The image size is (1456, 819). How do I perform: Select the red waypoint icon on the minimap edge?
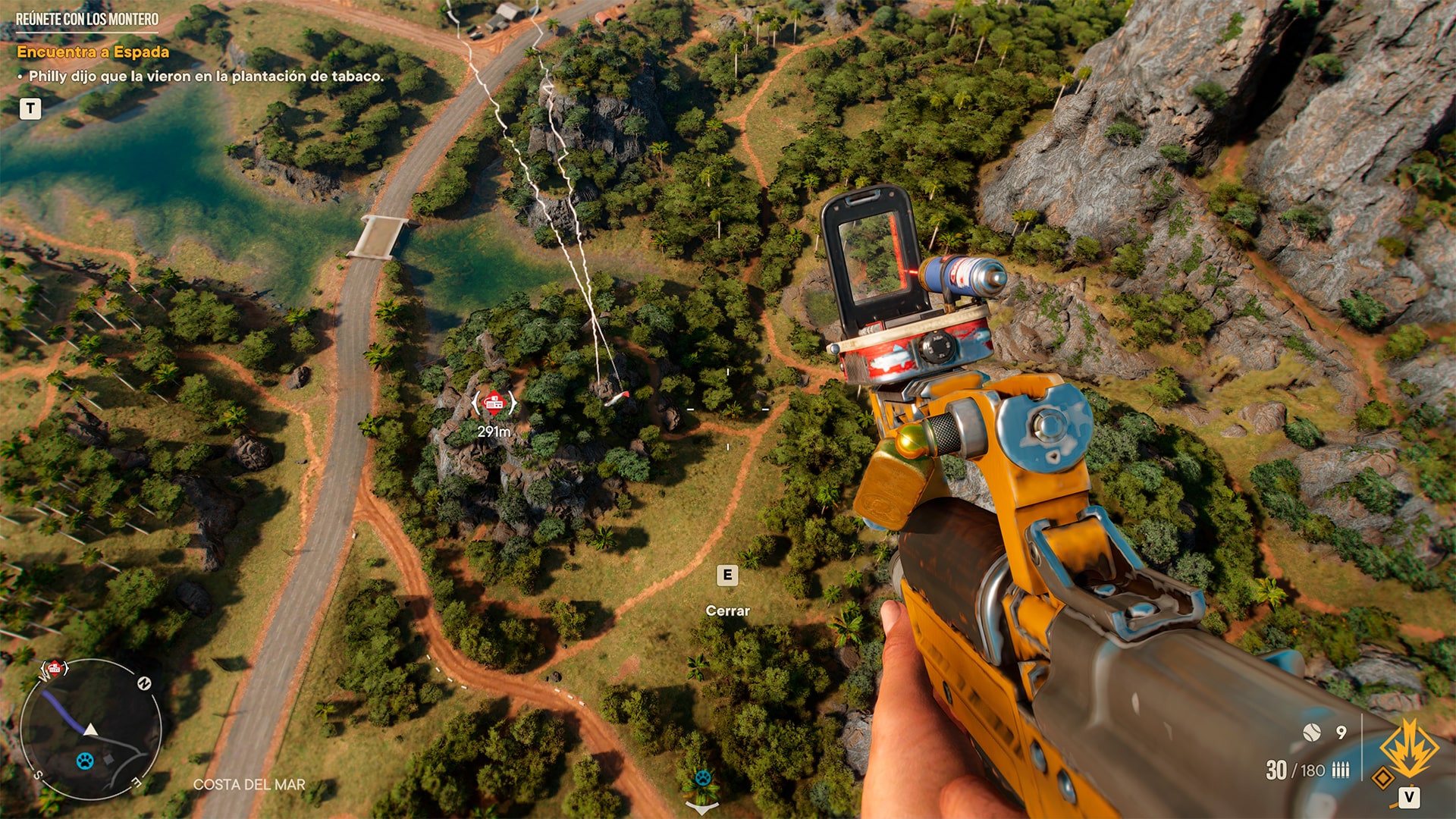[x=55, y=668]
